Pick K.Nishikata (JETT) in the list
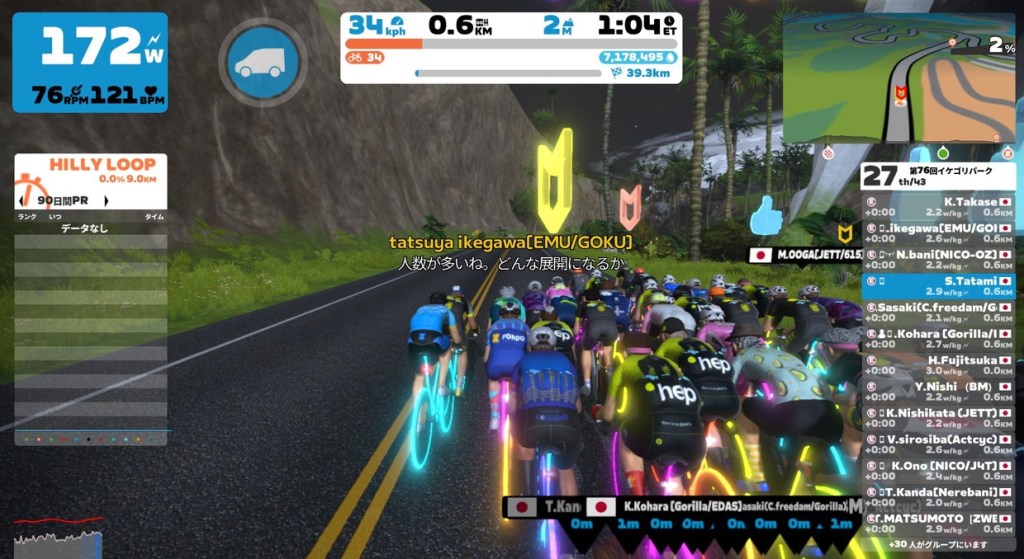Image resolution: width=1024 pixels, height=559 pixels. pos(938,417)
